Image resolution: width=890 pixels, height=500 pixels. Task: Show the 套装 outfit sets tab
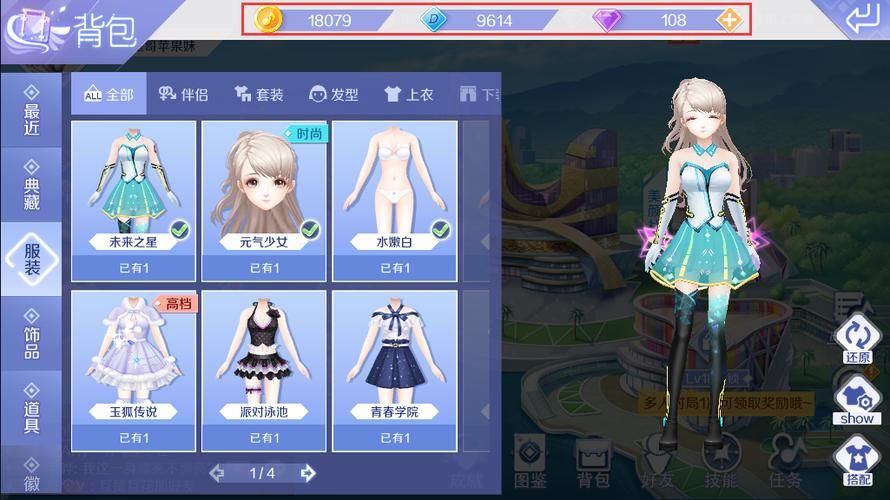[259, 94]
